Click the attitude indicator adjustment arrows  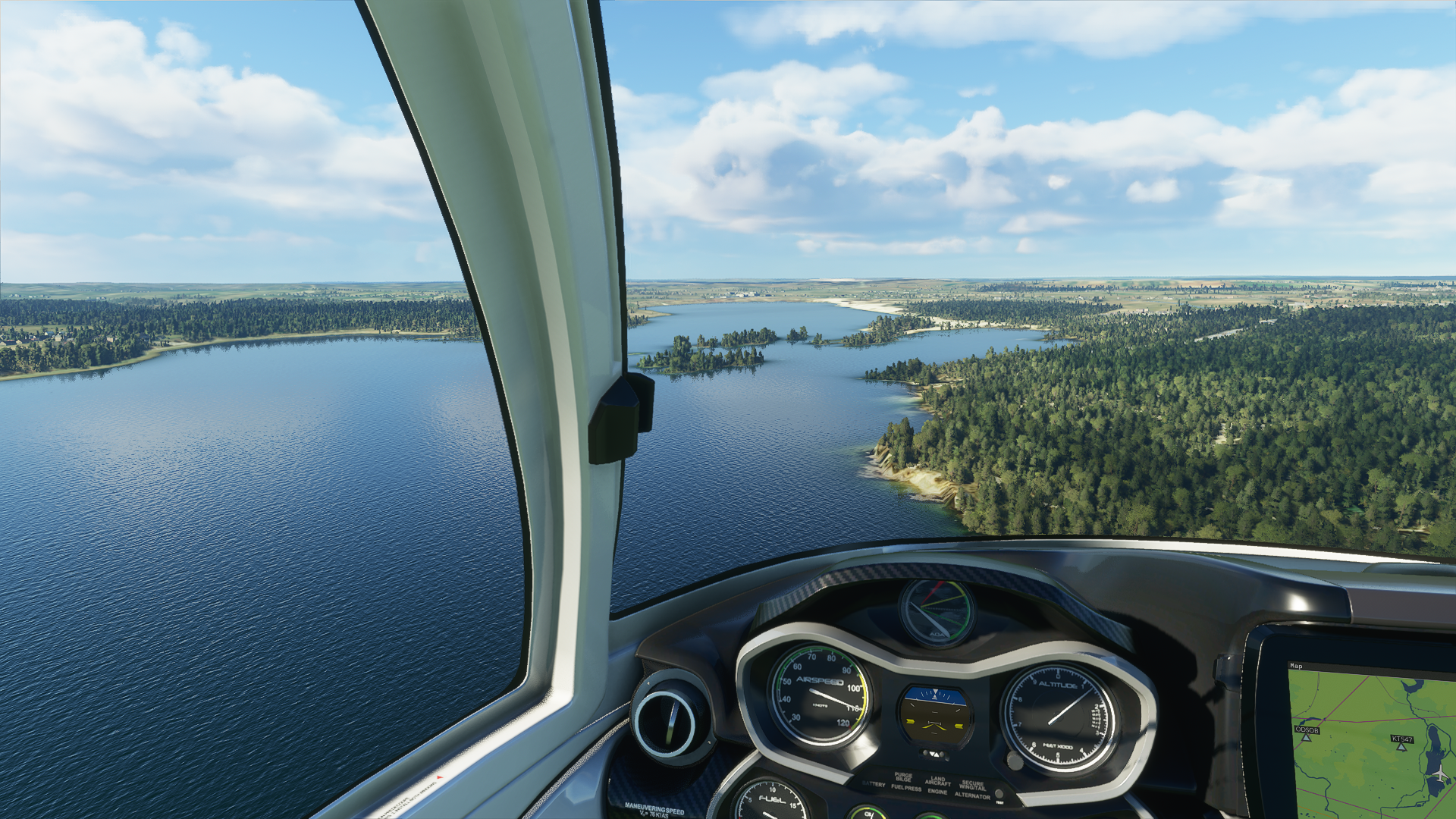934,755
